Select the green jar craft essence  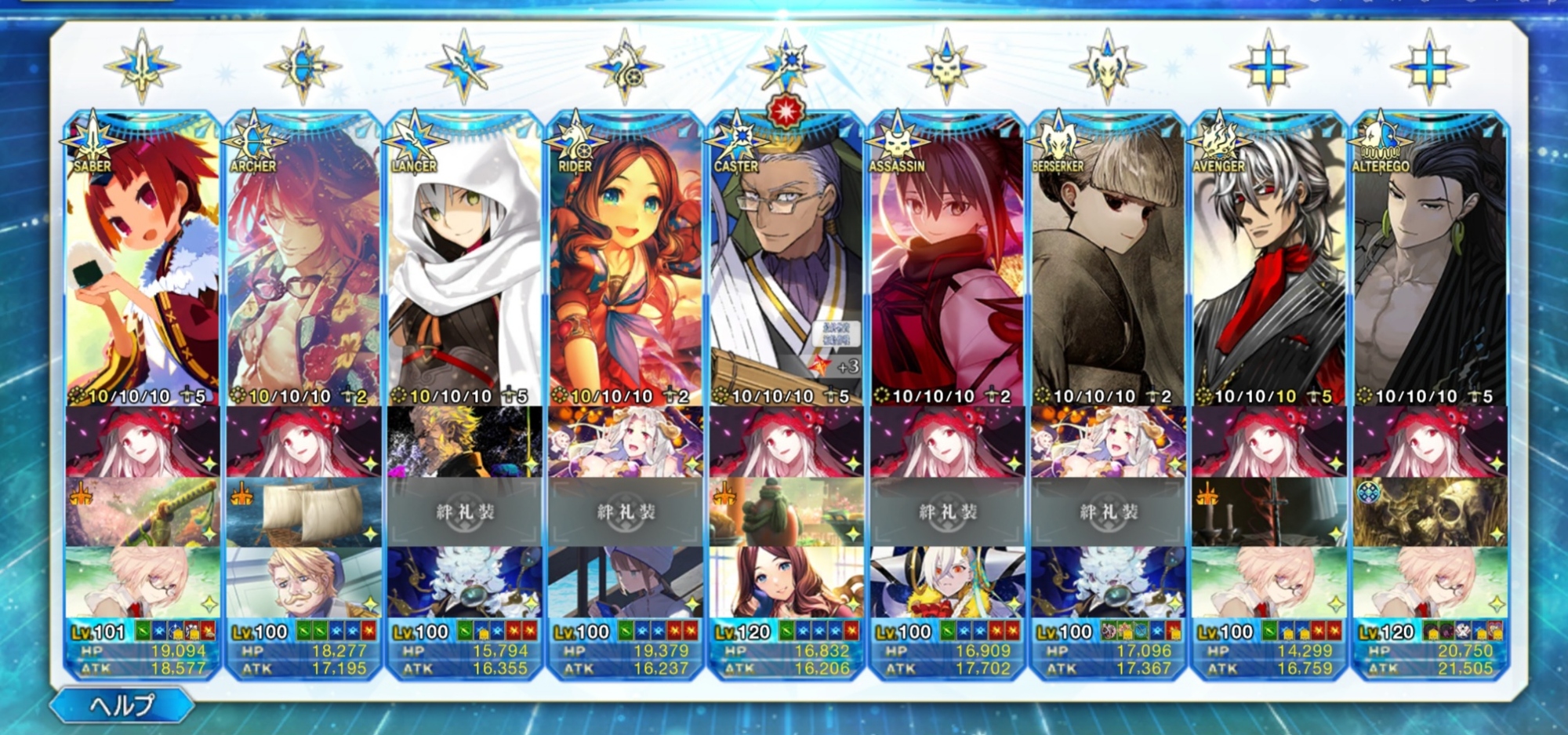pos(786,512)
